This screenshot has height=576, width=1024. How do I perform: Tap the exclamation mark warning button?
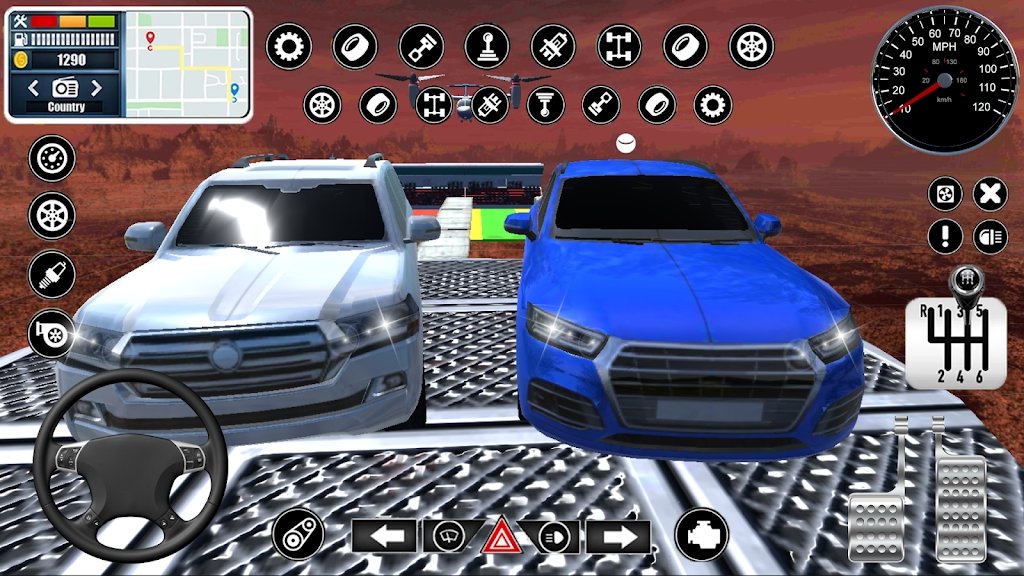tap(945, 237)
